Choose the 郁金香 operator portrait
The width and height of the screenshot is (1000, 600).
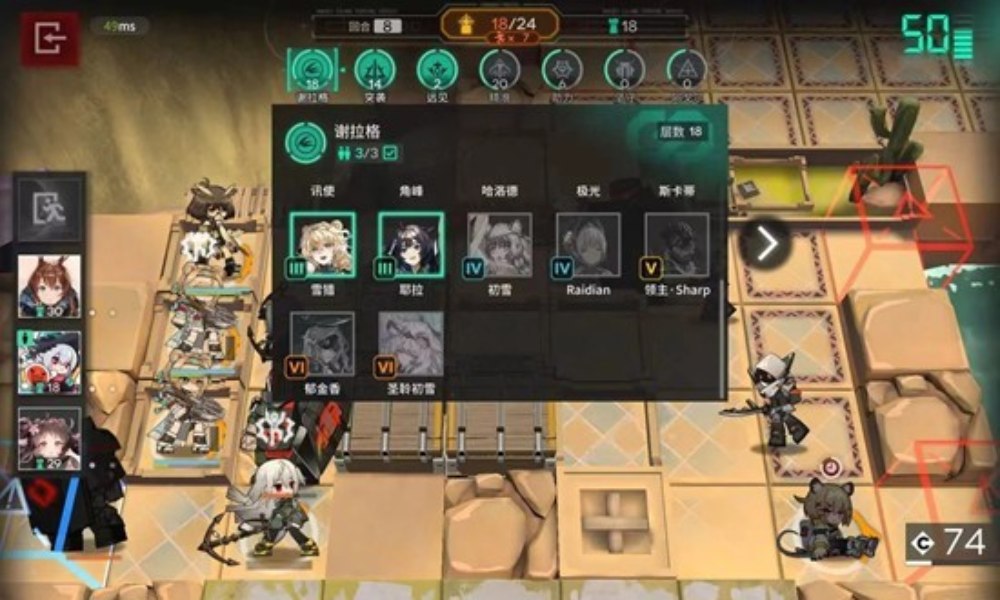(x=322, y=344)
